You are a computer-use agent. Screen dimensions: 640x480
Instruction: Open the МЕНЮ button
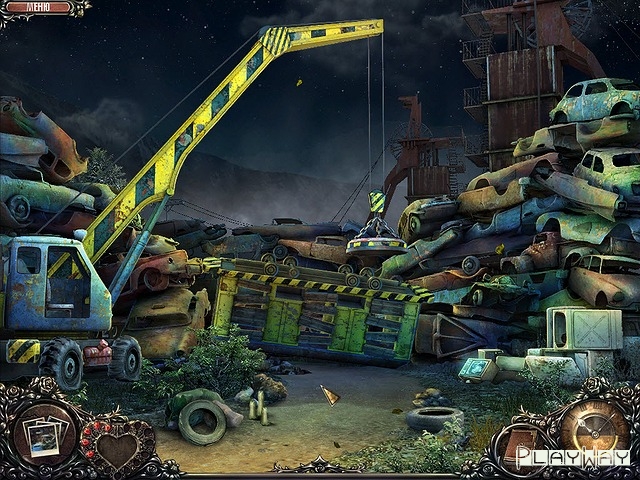[40, 8]
